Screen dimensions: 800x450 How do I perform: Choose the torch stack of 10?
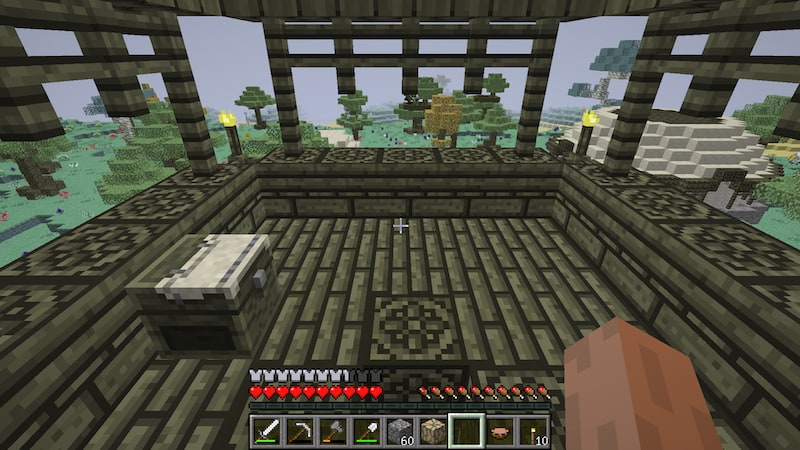coord(532,431)
